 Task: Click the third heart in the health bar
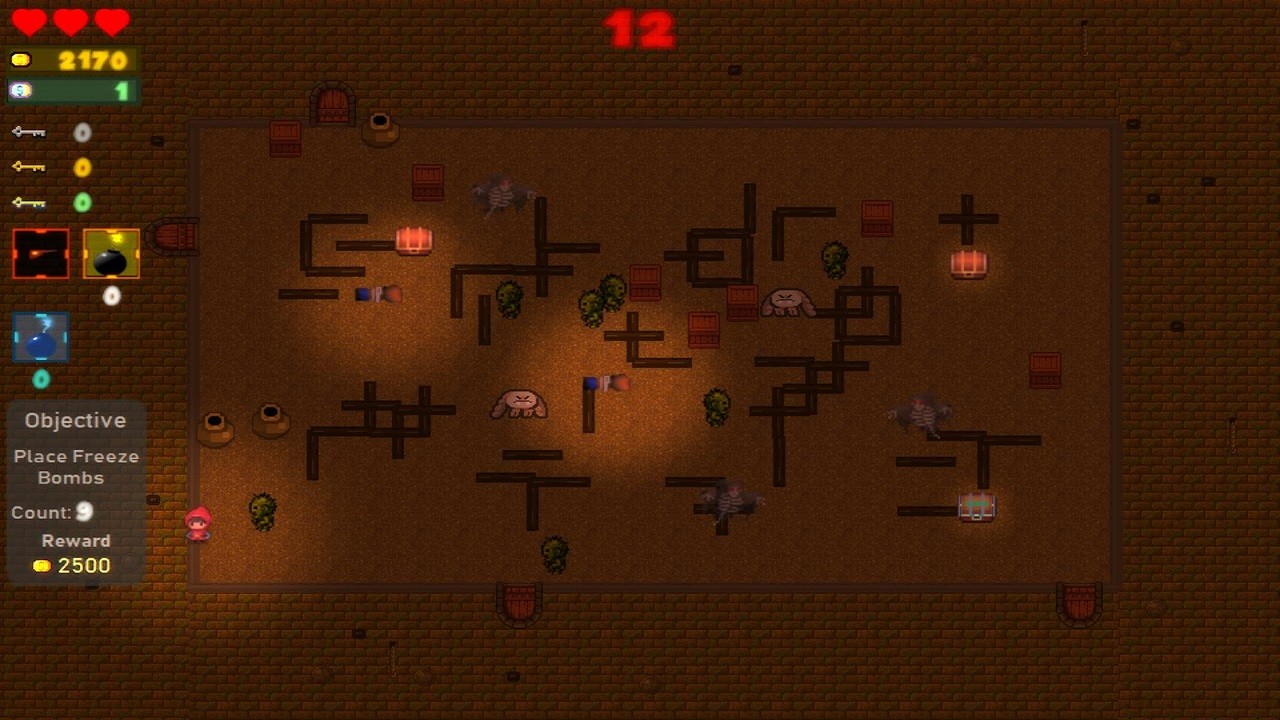(110, 22)
